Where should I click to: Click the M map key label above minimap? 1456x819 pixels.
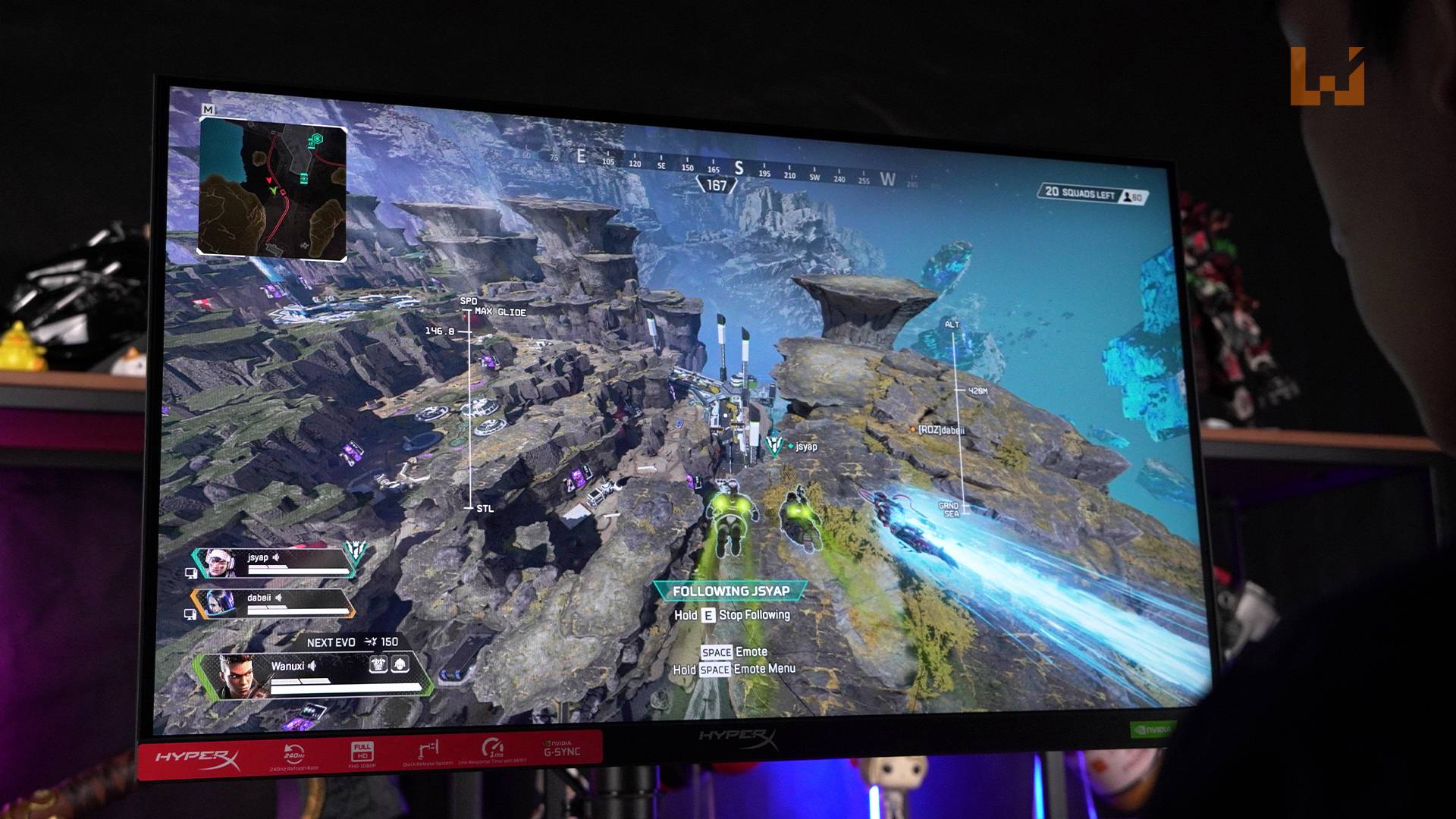coord(208,110)
